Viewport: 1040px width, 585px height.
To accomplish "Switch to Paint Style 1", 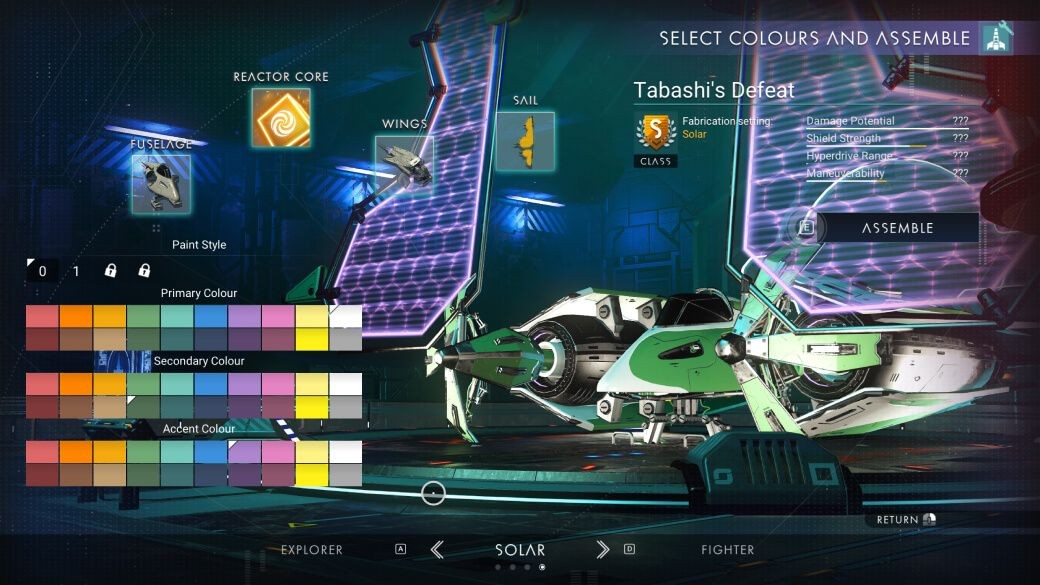I will click(x=76, y=271).
